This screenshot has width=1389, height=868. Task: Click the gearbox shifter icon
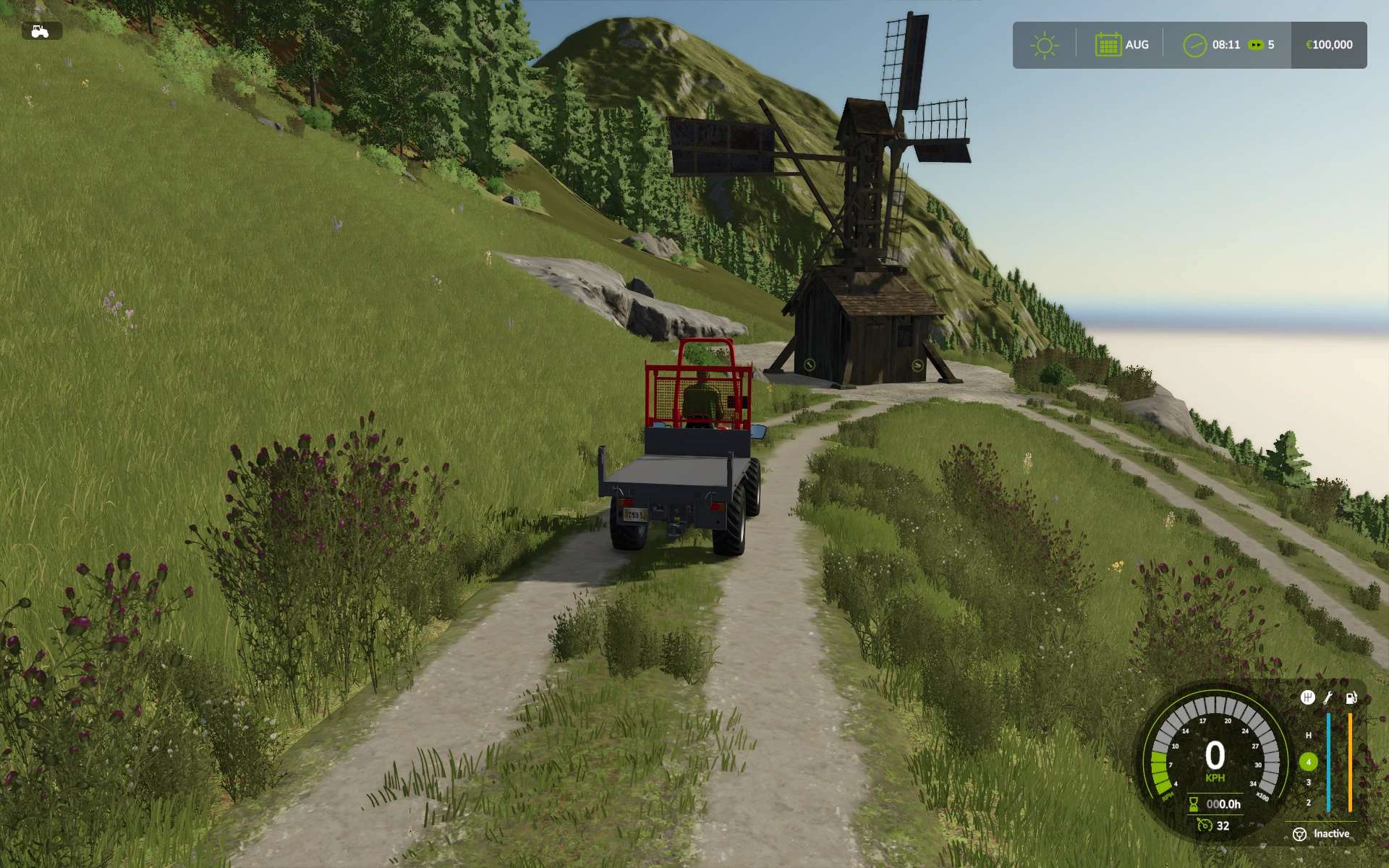(1307, 697)
